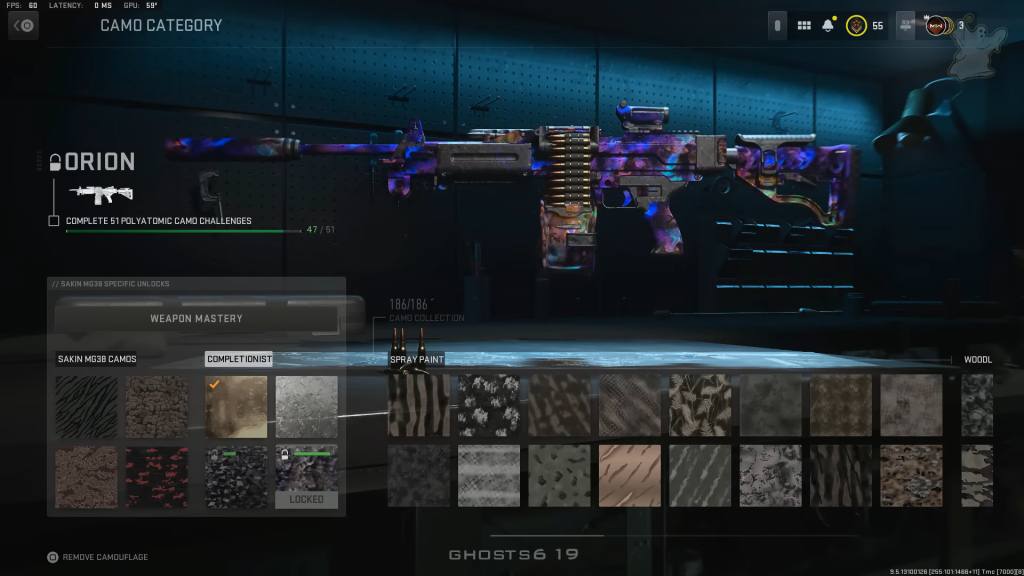Select the red and black digital camo
This screenshot has width=1024, height=576.
point(157,476)
